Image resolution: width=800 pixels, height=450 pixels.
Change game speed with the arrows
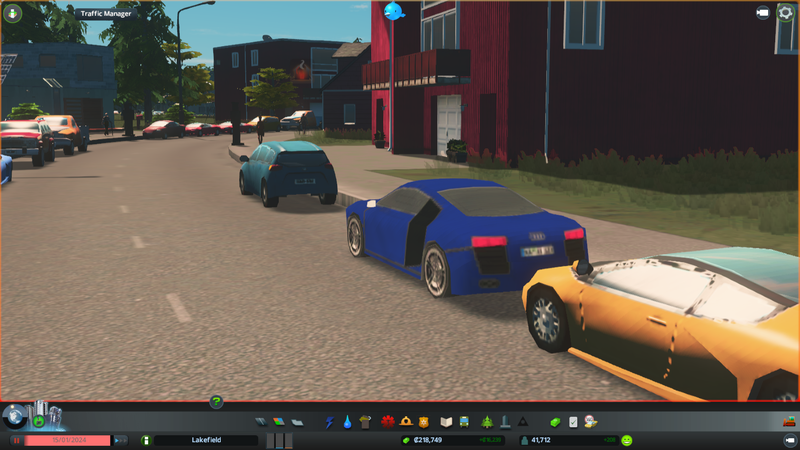click(x=121, y=440)
